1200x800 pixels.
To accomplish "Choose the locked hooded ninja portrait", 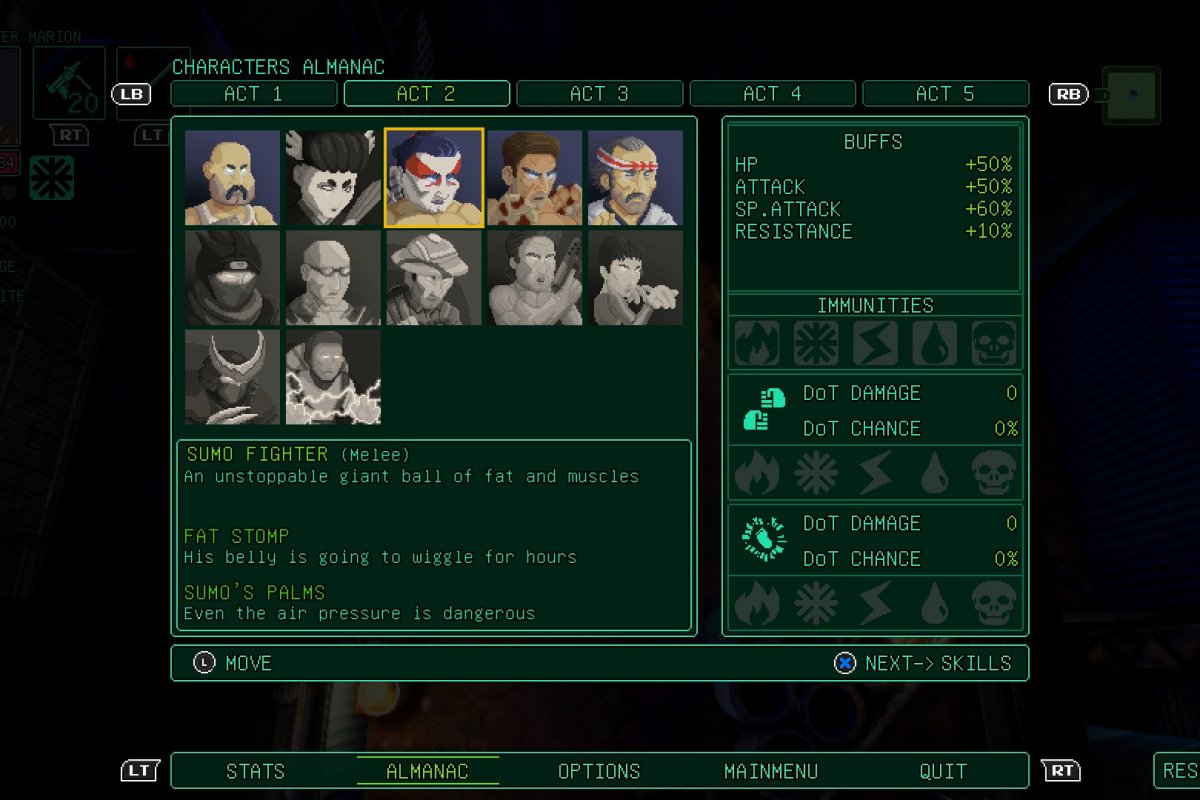I will [x=232, y=278].
